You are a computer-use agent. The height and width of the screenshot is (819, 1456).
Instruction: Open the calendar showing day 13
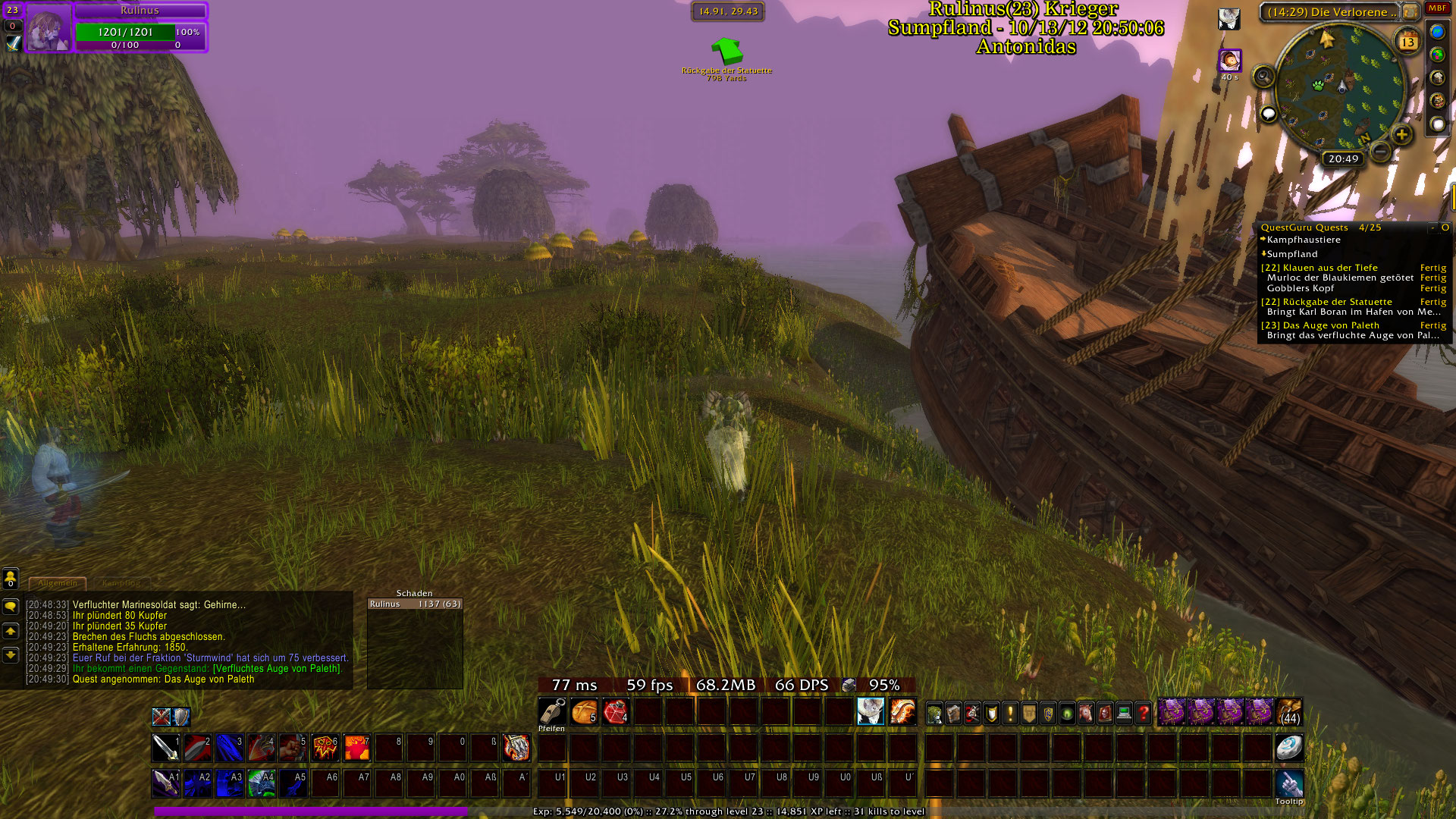pos(1407,41)
